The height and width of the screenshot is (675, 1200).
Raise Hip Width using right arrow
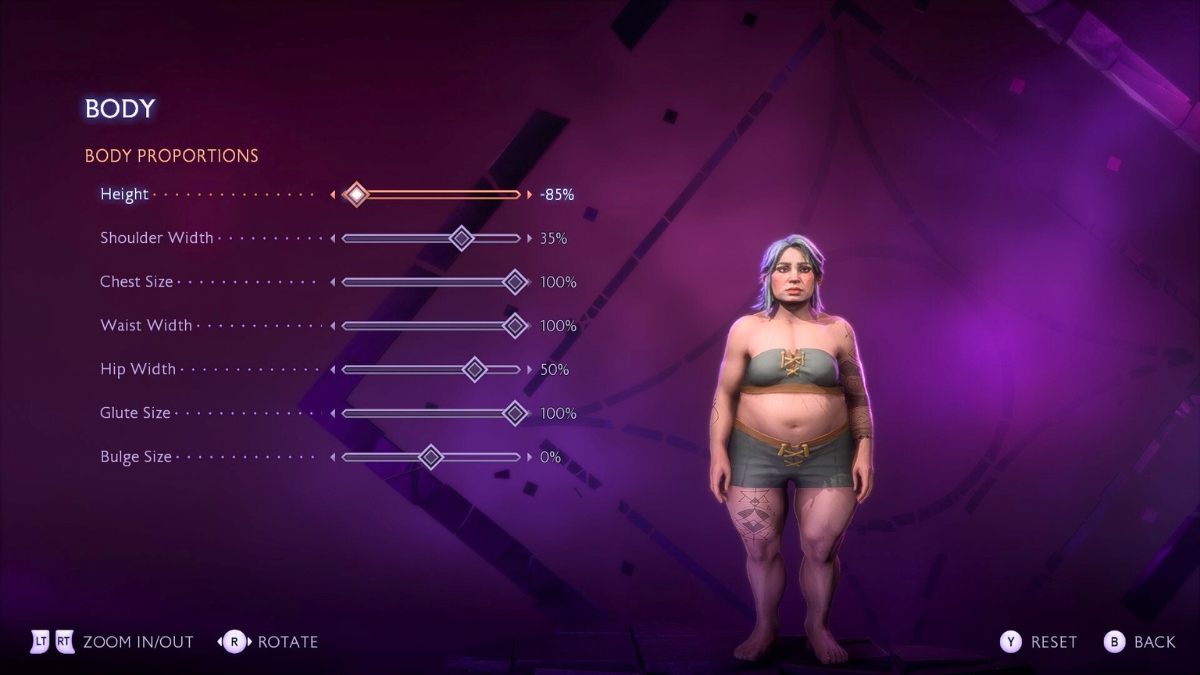pyautogui.click(x=530, y=370)
